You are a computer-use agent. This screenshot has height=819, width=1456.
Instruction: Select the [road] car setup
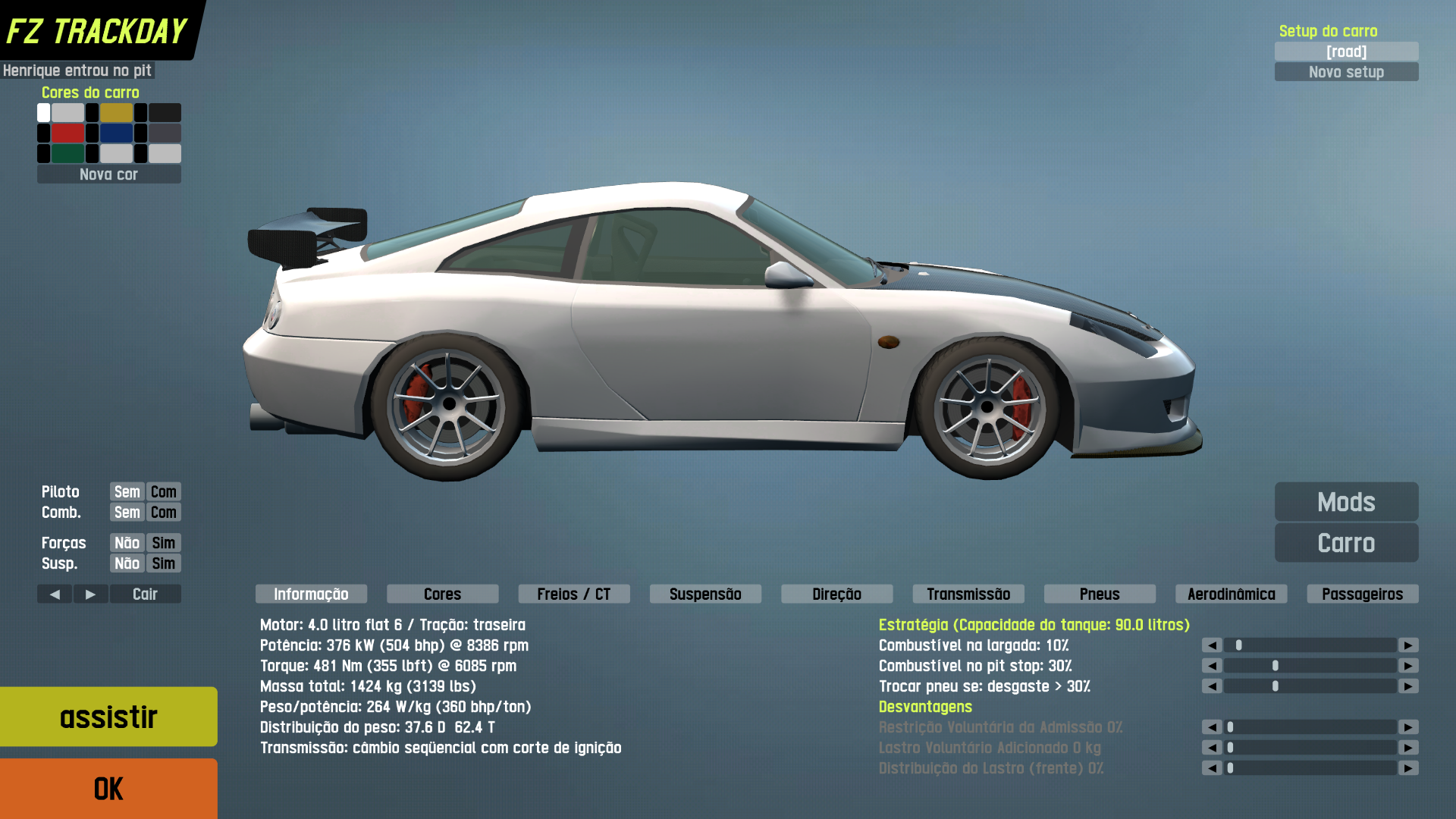point(1346,52)
